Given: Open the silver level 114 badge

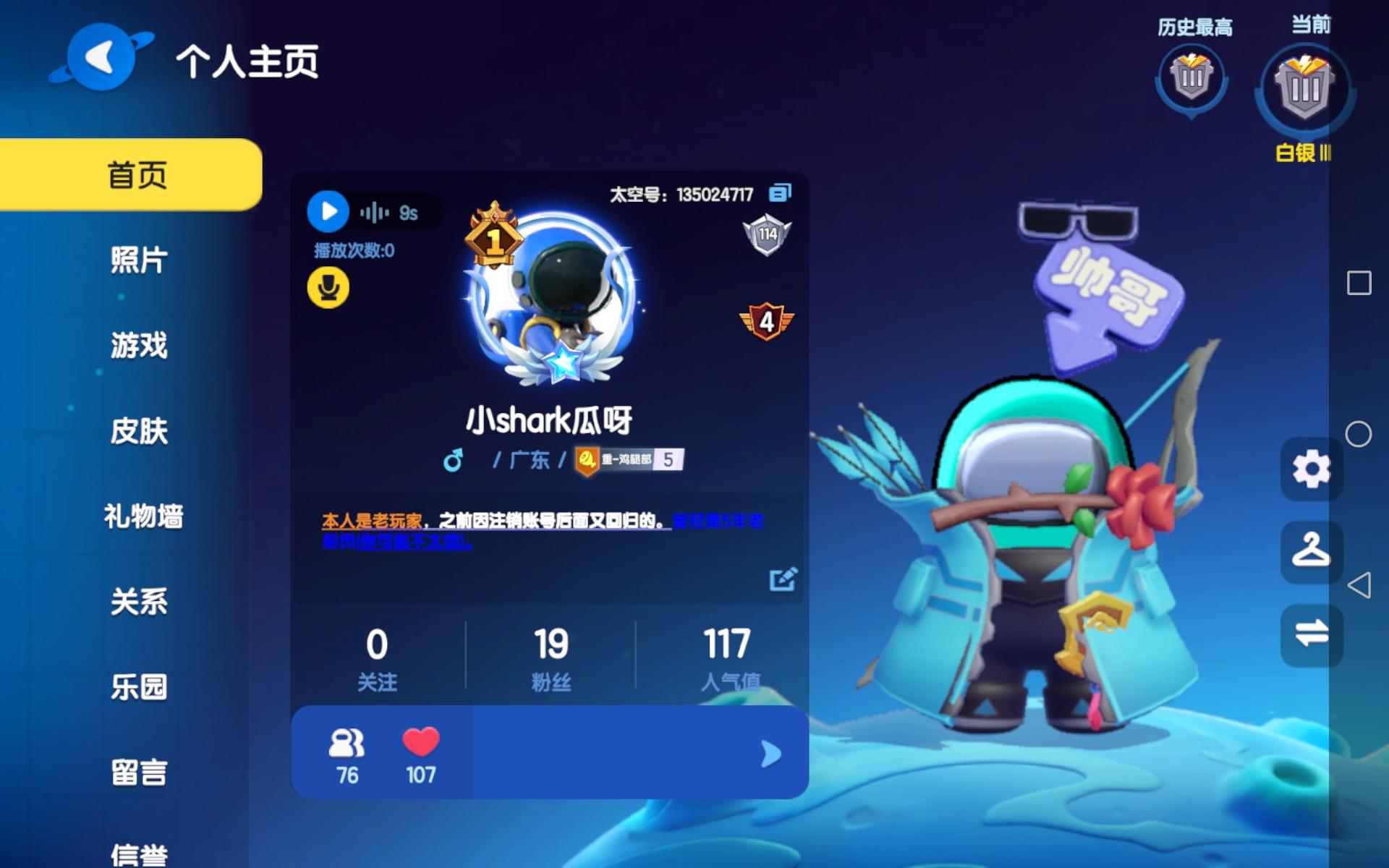Looking at the screenshot, I should click(x=767, y=233).
